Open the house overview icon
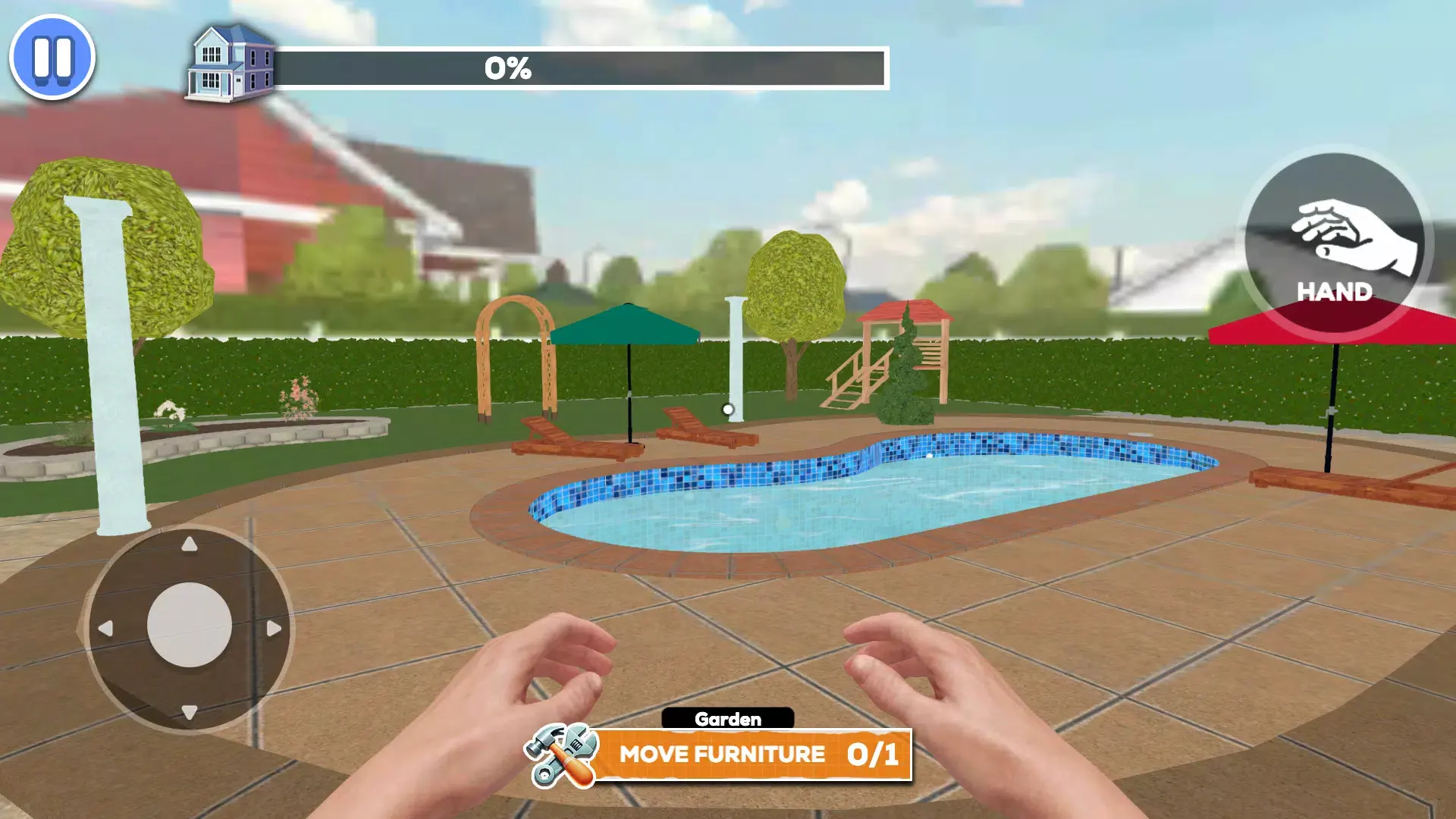Screen dimensions: 1456x819 231,62
